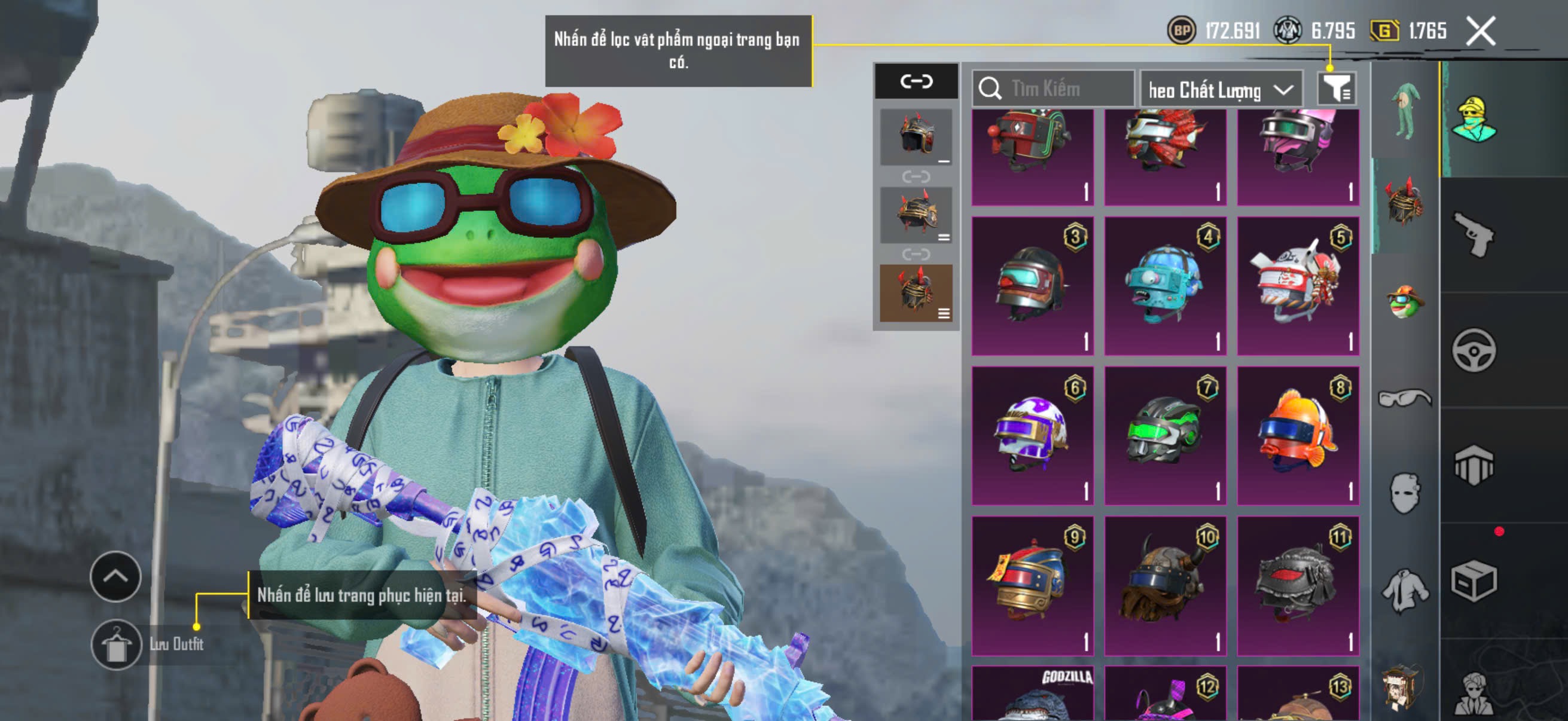Image resolution: width=1568 pixels, height=721 pixels.
Task: Toggle the owned-items filter funnel button
Action: coord(1335,90)
